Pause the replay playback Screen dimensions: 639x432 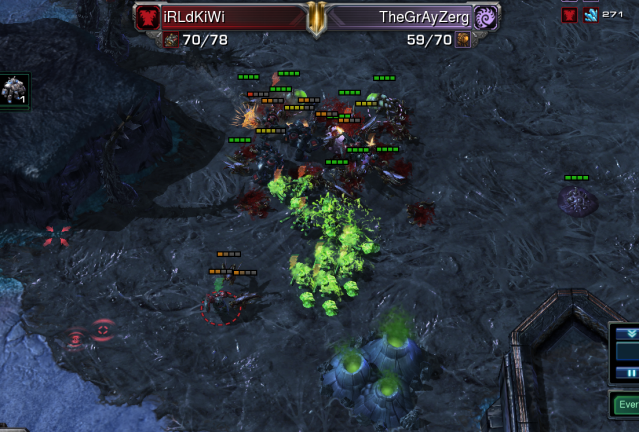point(632,373)
